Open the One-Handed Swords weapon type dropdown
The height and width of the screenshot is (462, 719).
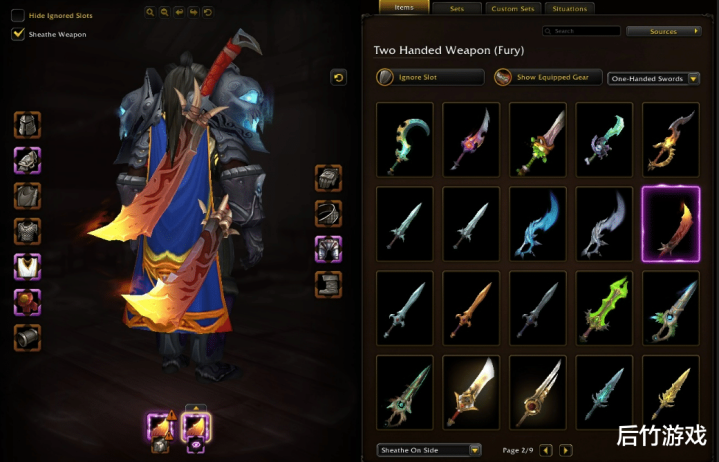[653, 78]
